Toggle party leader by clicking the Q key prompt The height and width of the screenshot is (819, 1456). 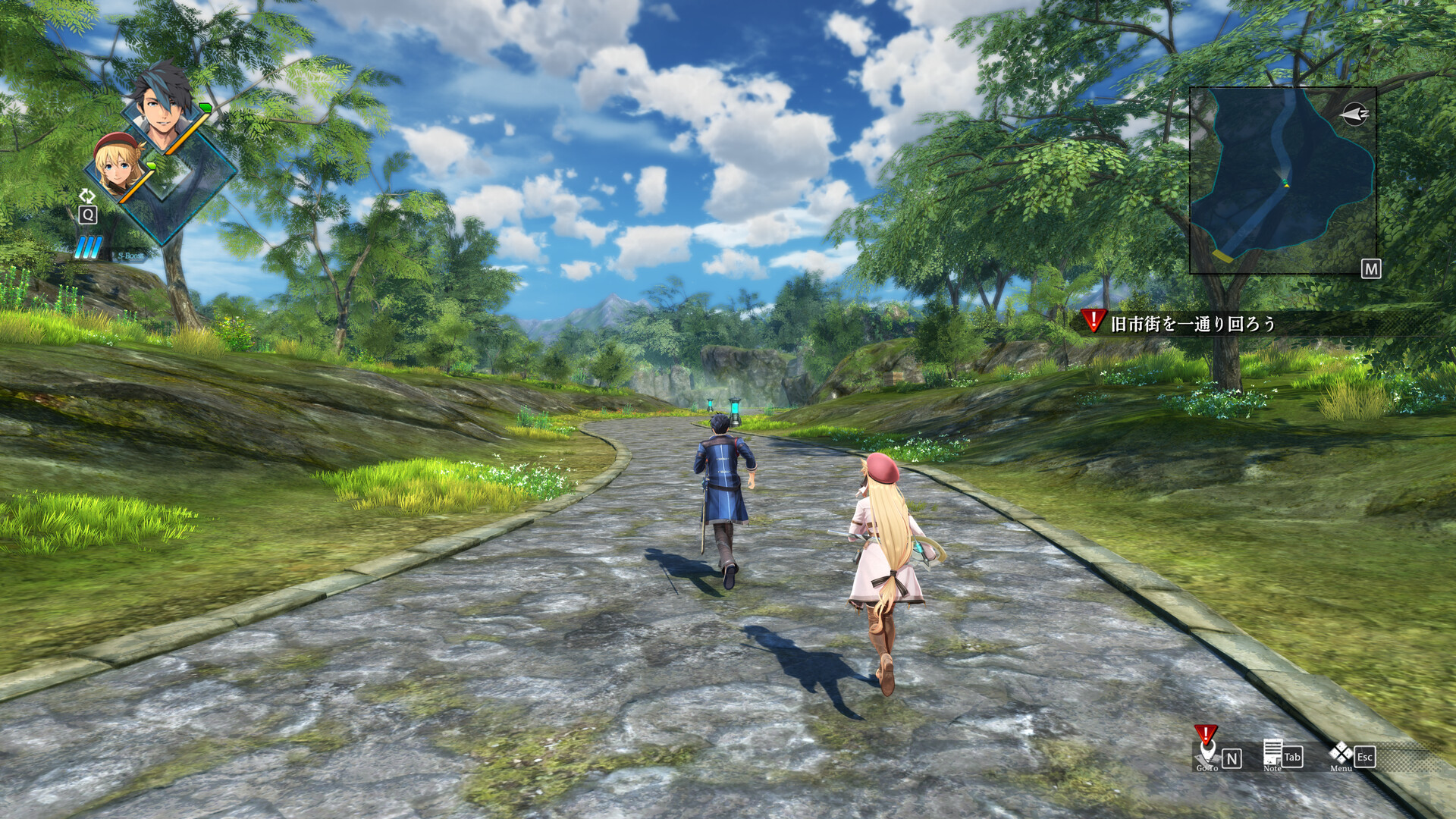pyautogui.click(x=88, y=215)
